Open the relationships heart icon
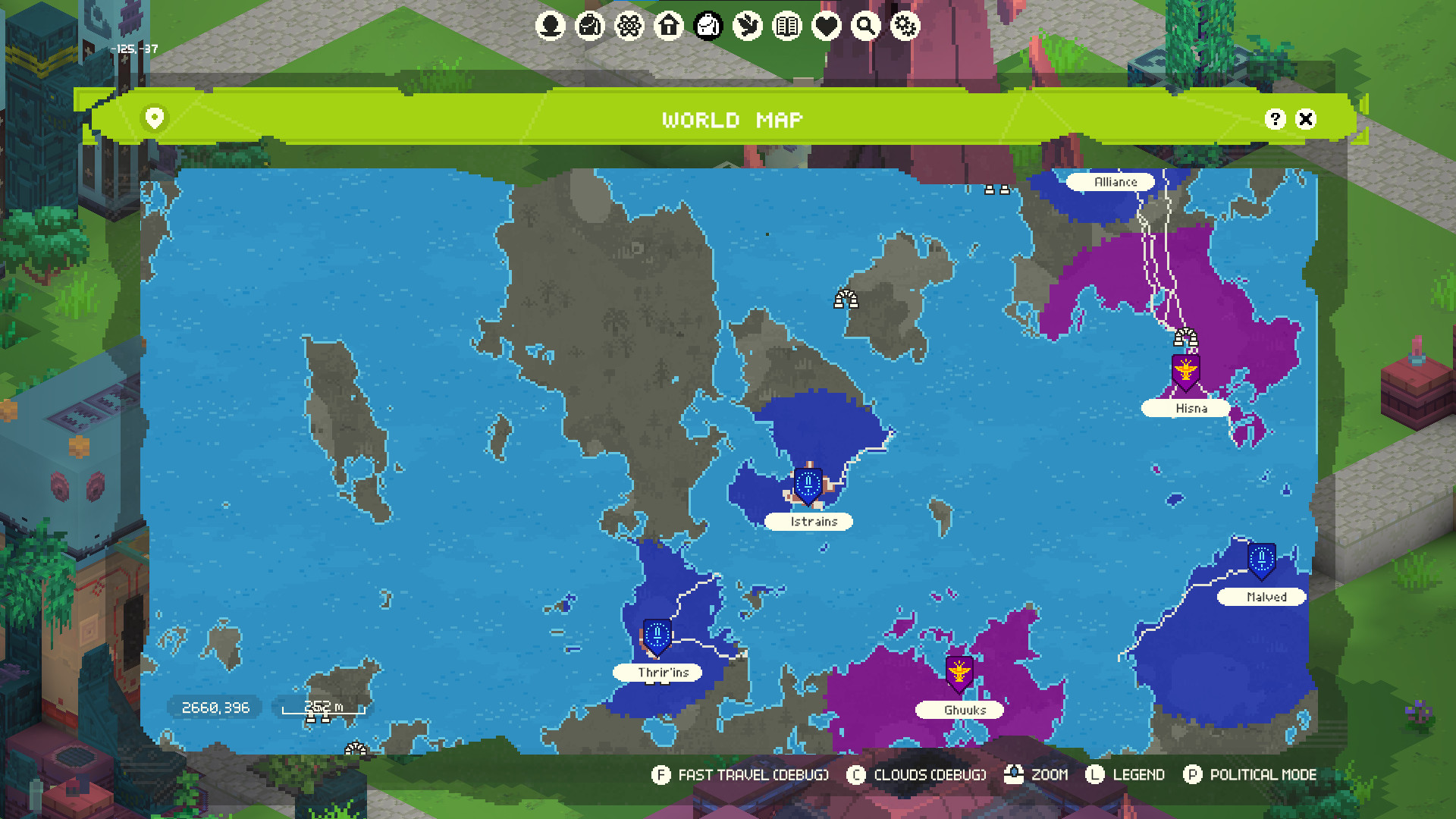Image resolution: width=1456 pixels, height=819 pixels. (826, 27)
